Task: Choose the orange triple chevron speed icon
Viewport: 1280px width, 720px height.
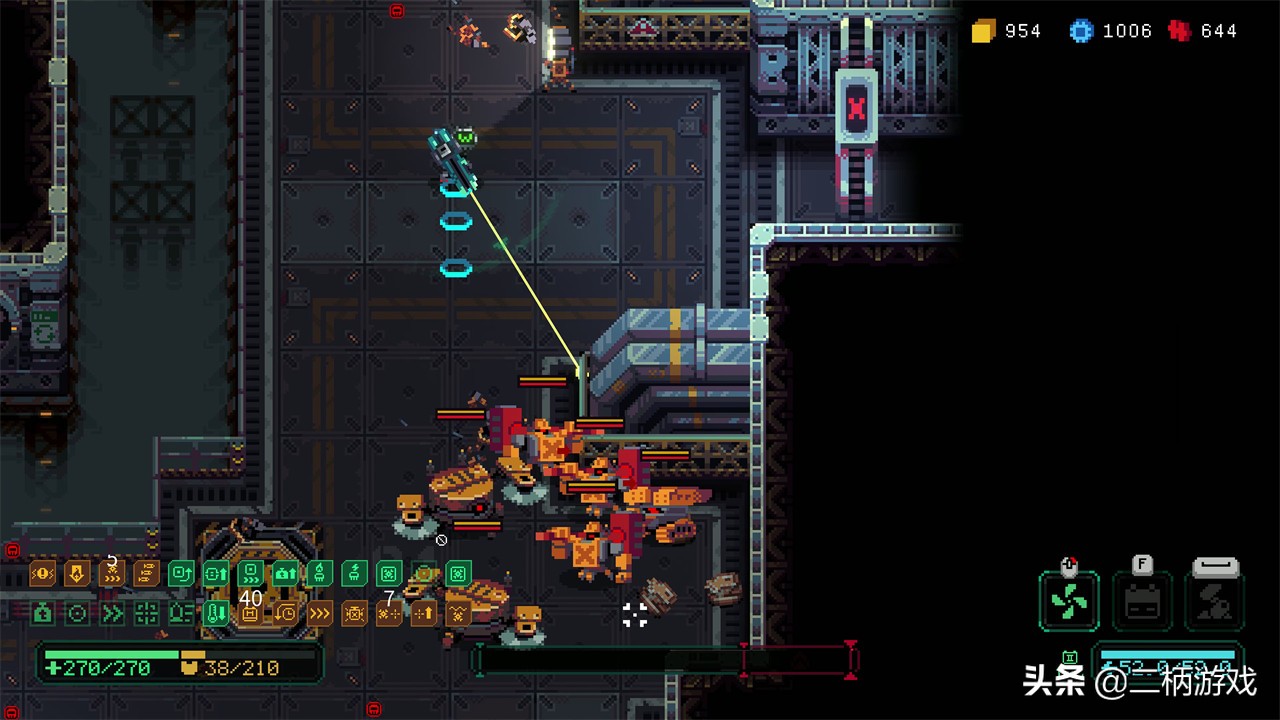Action: point(320,613)
